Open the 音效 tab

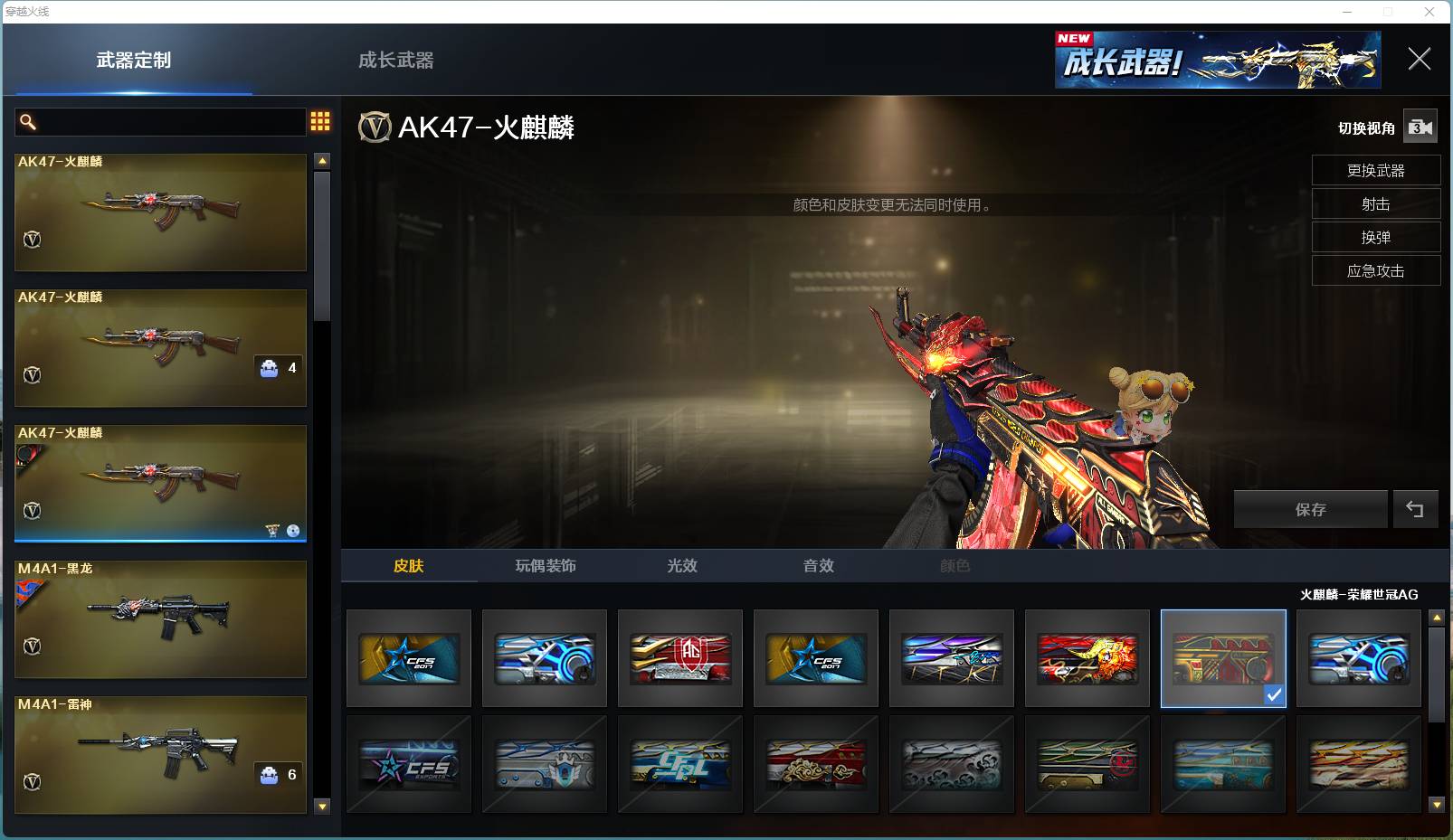(817, 565)
